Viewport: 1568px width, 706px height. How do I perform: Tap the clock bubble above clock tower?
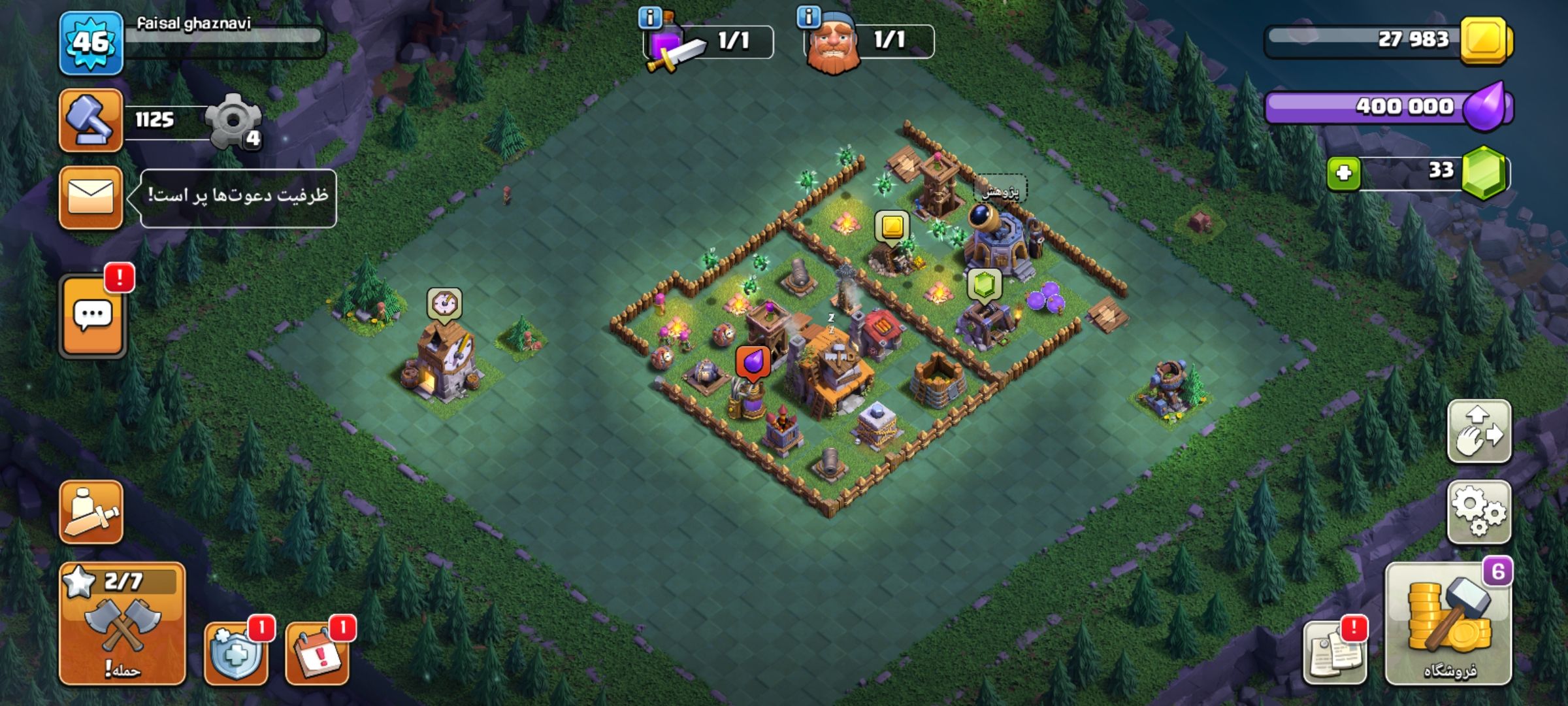tap(445, 304)
